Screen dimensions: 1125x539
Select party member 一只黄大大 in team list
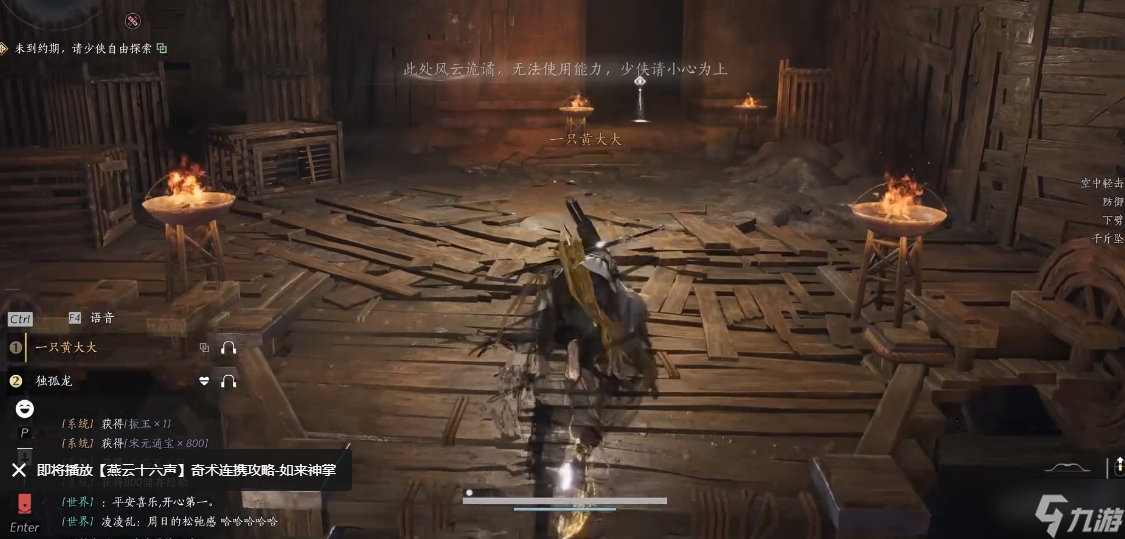(x=66, y=348)
